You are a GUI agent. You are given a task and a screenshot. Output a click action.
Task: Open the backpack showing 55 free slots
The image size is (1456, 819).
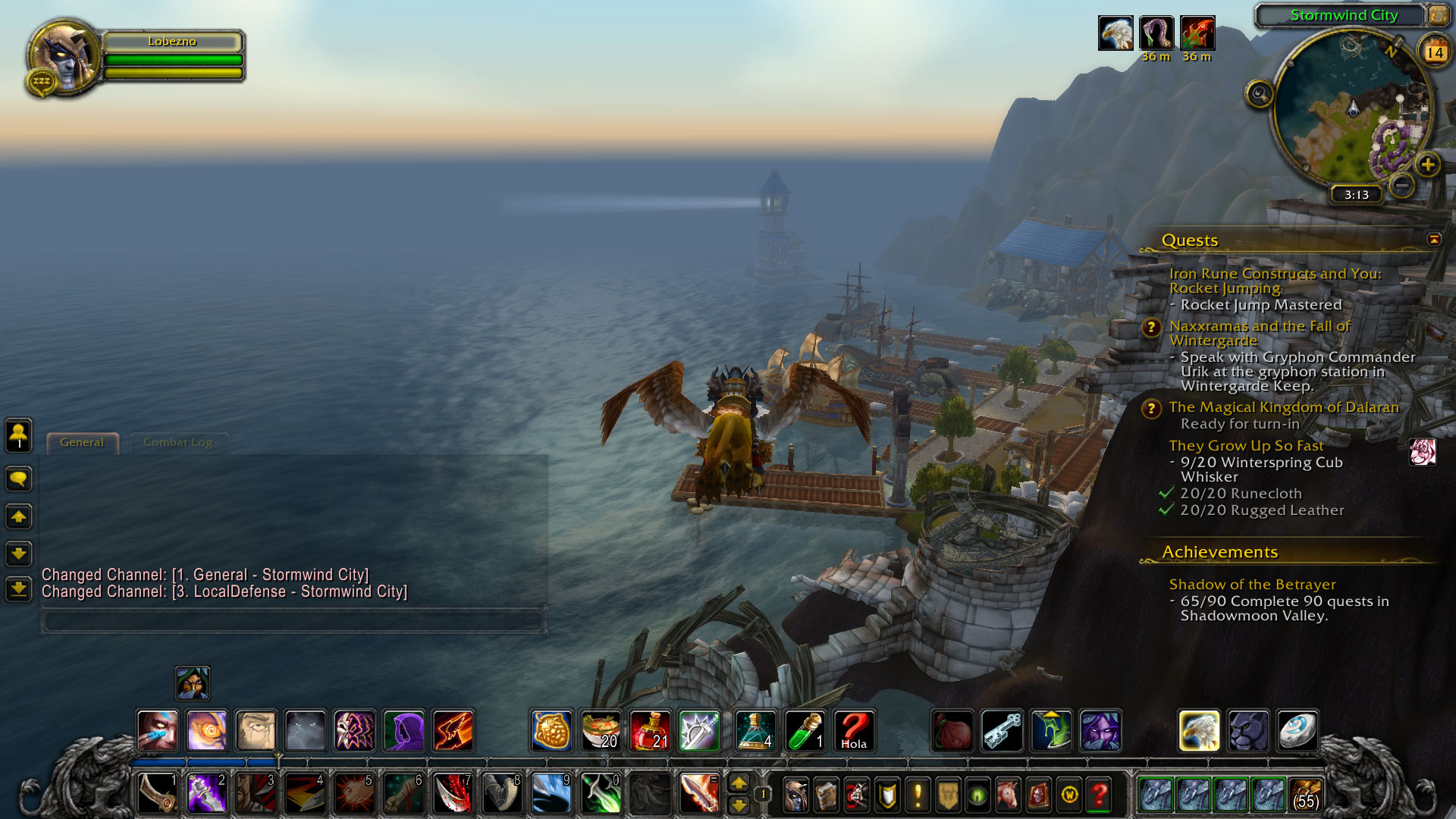pyautogui.click(x=1305, y=795)
